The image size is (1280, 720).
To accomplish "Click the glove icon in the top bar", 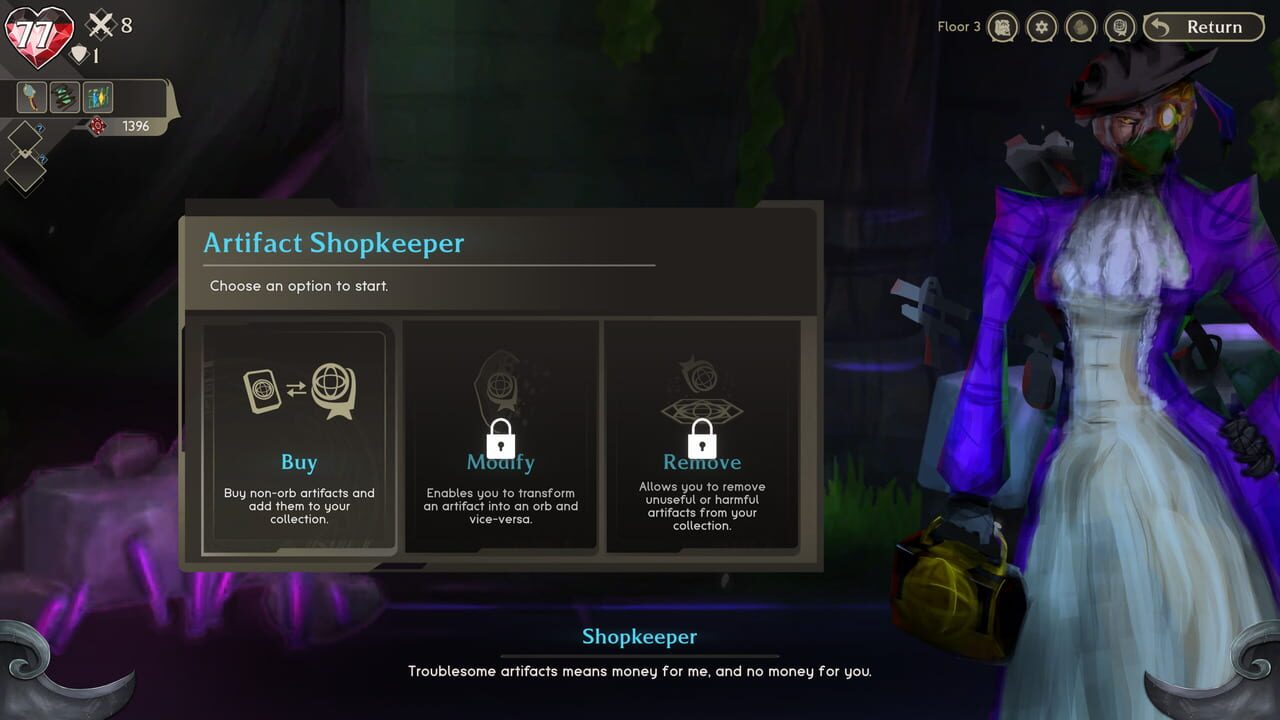I will 1081,27.
